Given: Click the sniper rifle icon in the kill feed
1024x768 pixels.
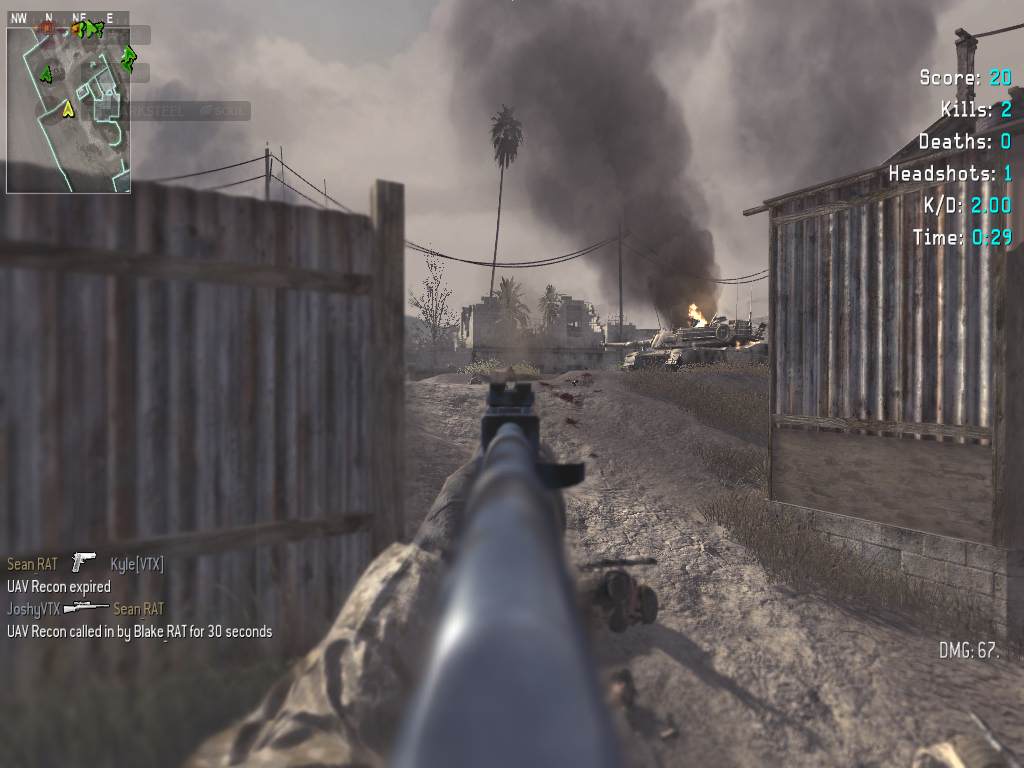Looking at the screenshot, I should click(86, 607).
